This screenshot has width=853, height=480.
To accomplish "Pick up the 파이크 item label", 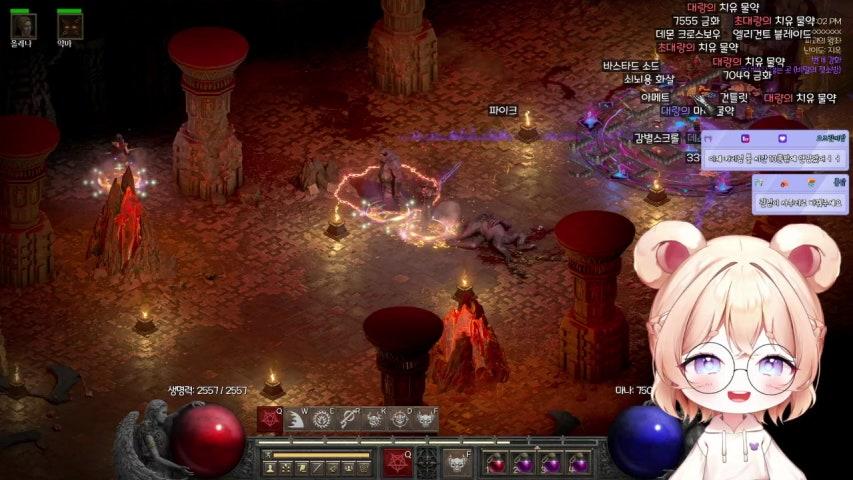I will click(x=503, y=110).
